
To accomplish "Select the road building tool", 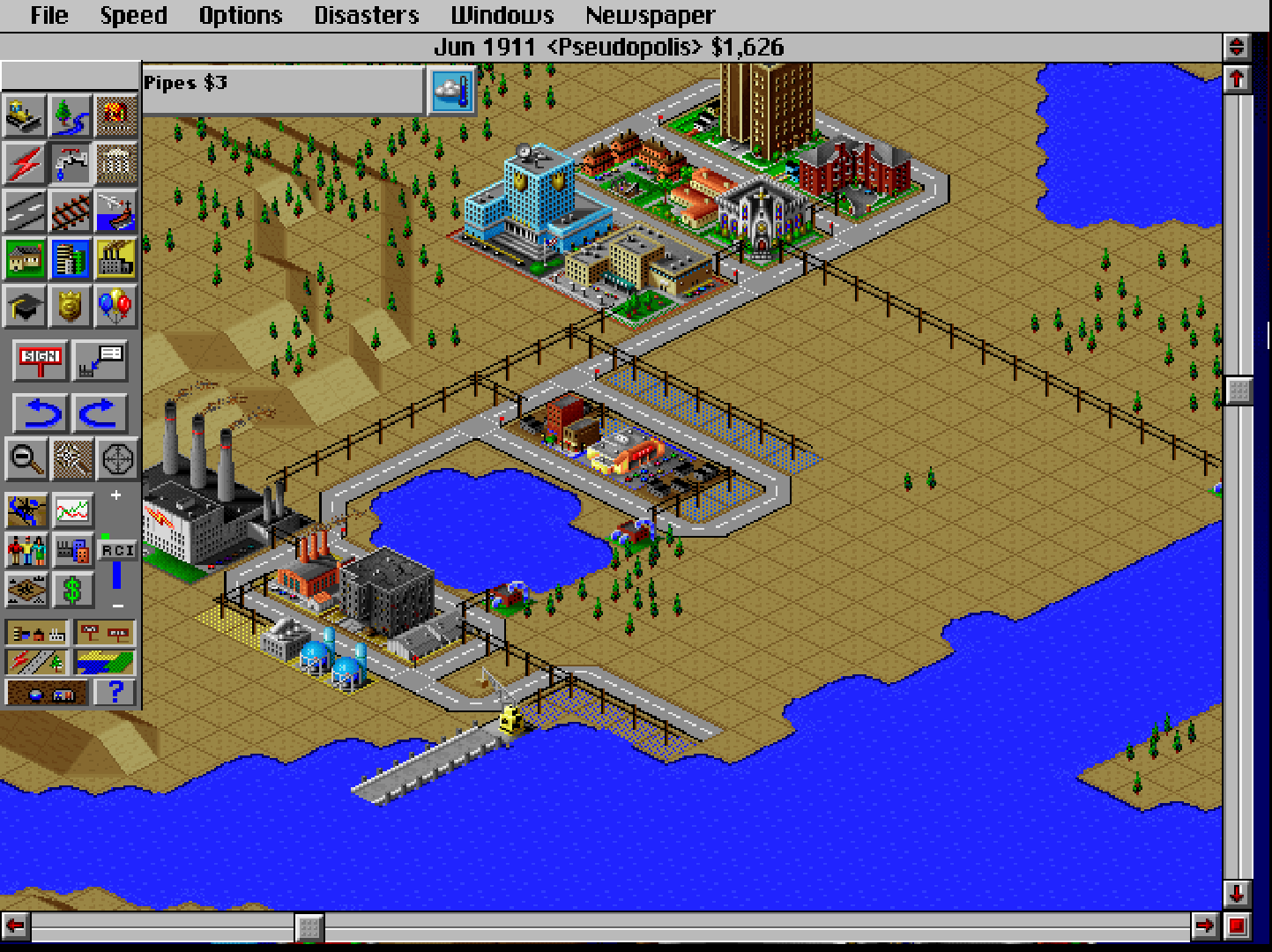I will (x=25, y=212).
